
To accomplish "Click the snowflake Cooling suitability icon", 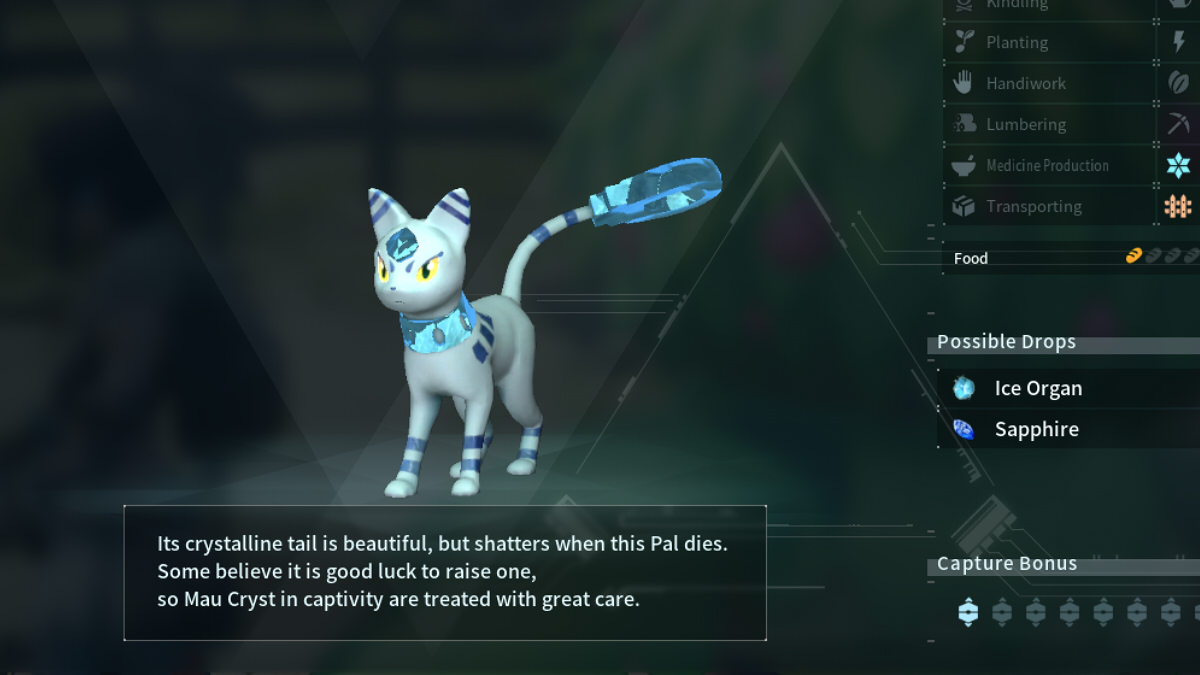I will (x=1179, y=165).
